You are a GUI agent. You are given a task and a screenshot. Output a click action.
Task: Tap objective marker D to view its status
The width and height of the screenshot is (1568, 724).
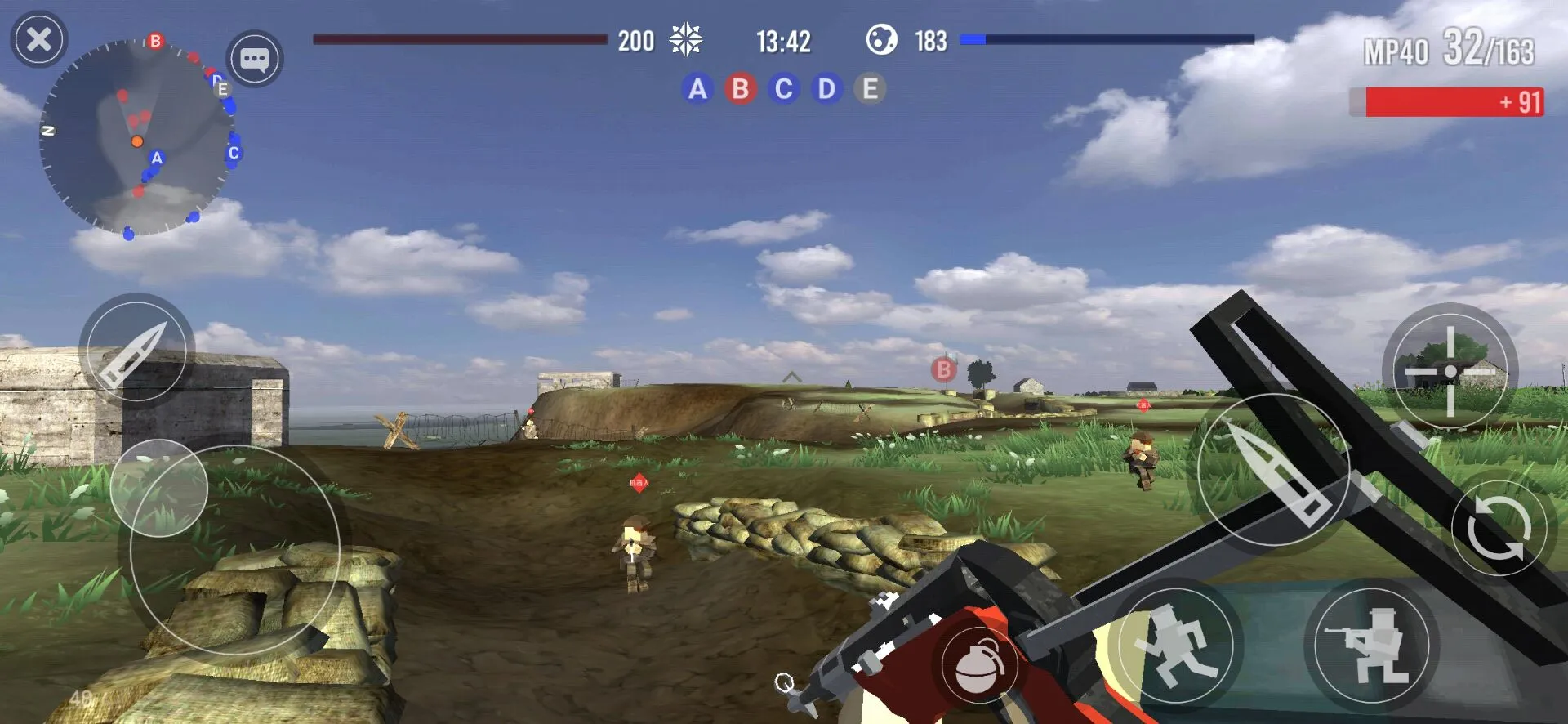[826, 89]
